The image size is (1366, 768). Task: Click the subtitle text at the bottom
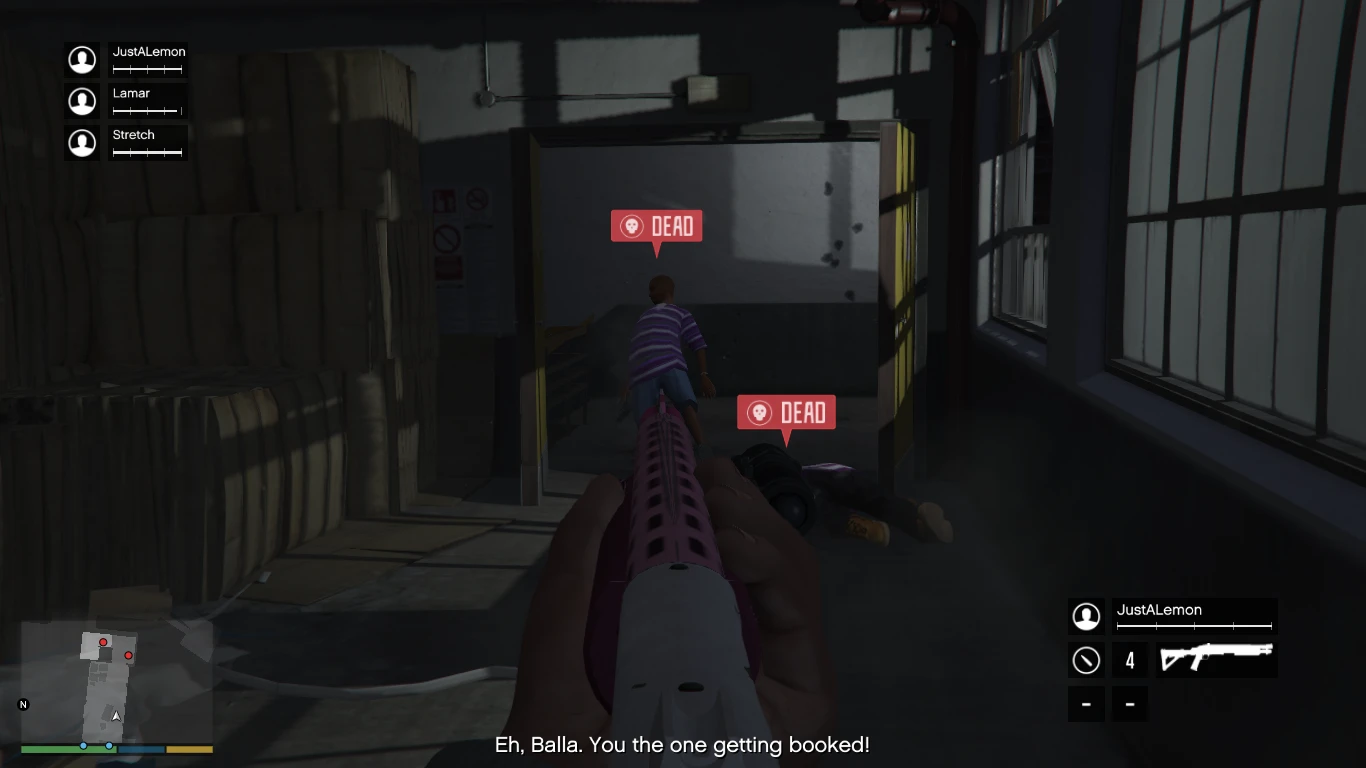click(683, 745)
